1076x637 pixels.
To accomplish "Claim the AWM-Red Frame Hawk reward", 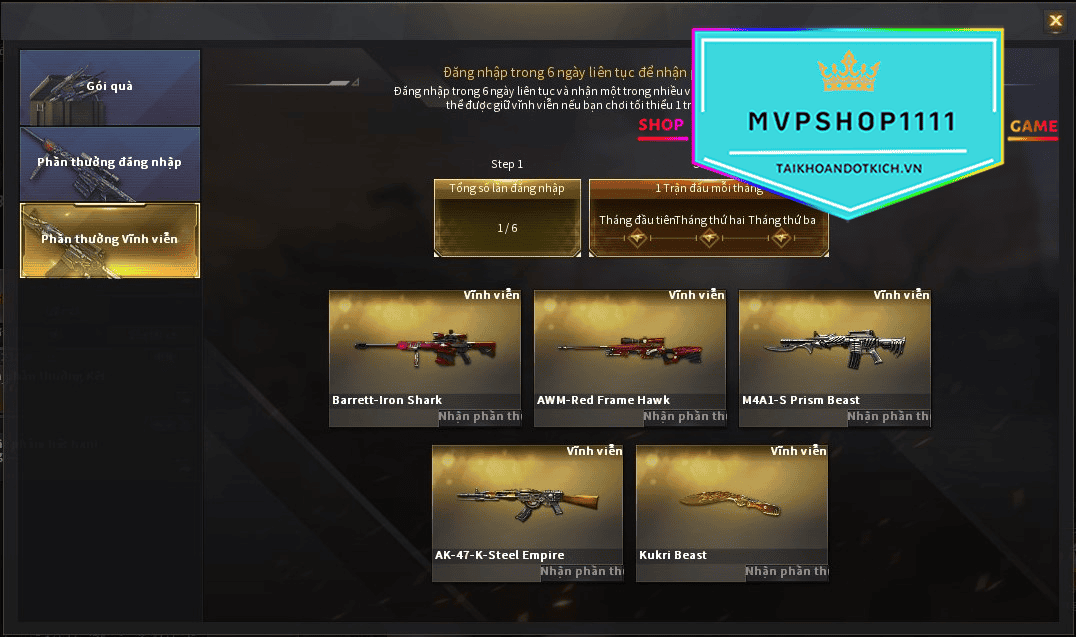I will (684, 417).
